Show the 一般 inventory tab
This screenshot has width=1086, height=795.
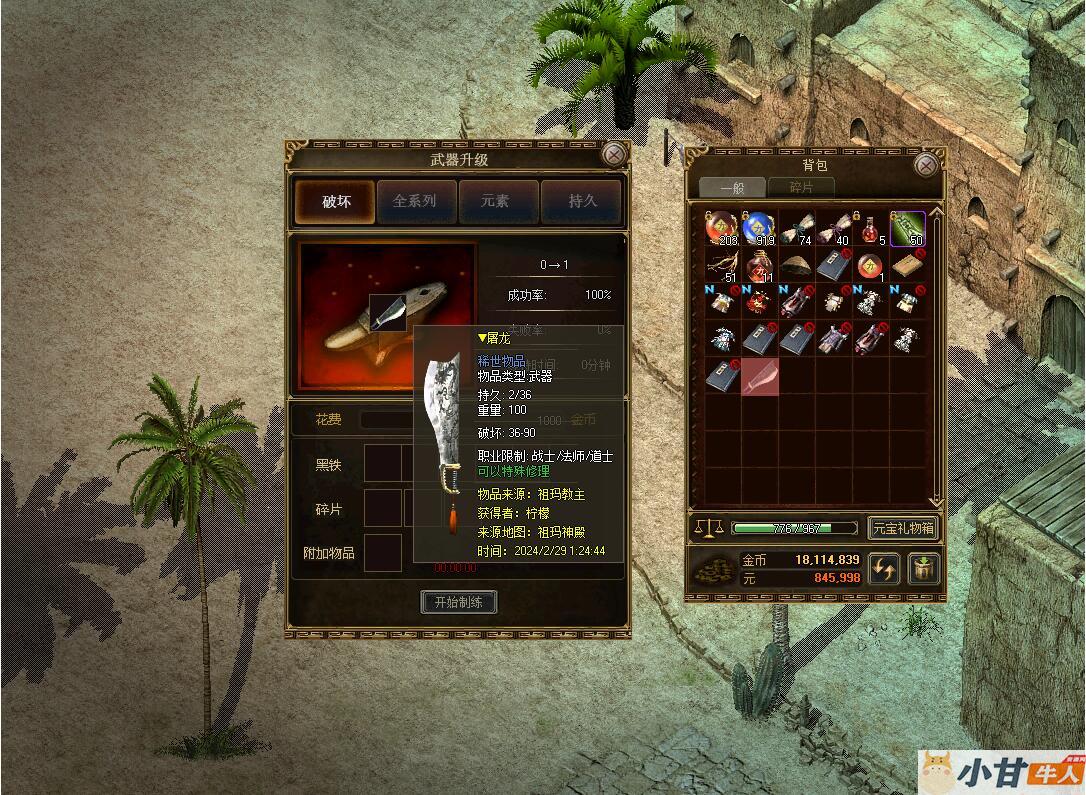pos(731,187)
